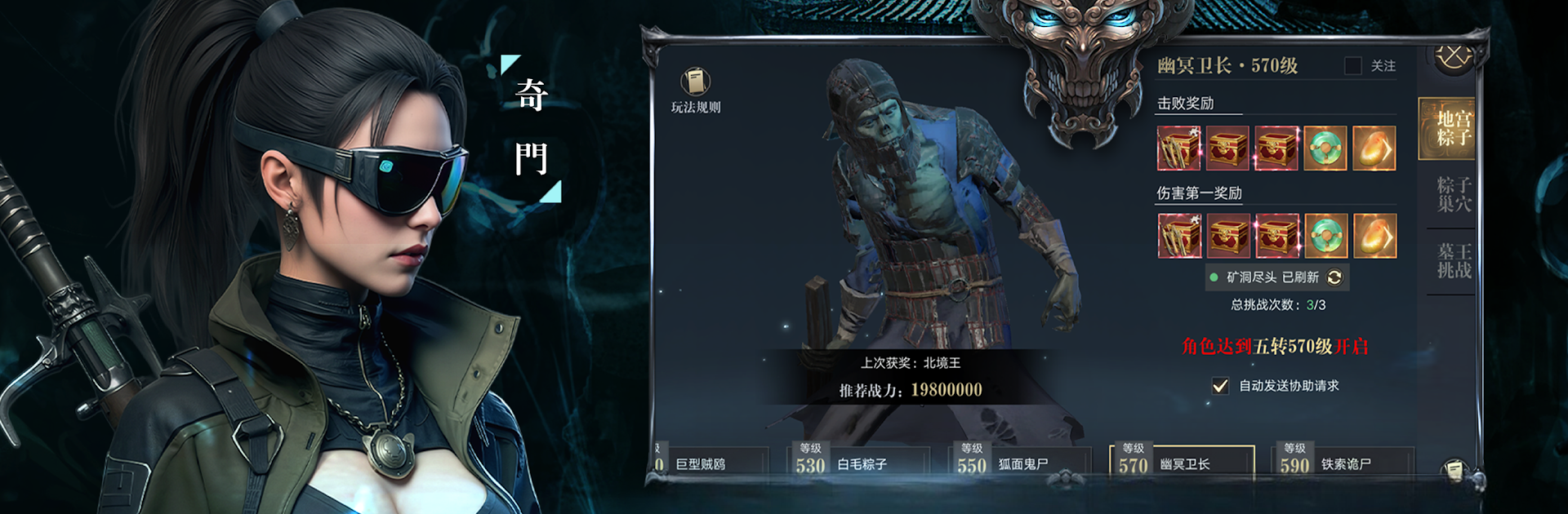Inspect the amber stone in 击败奖励 rewards

pos(1374,148)
